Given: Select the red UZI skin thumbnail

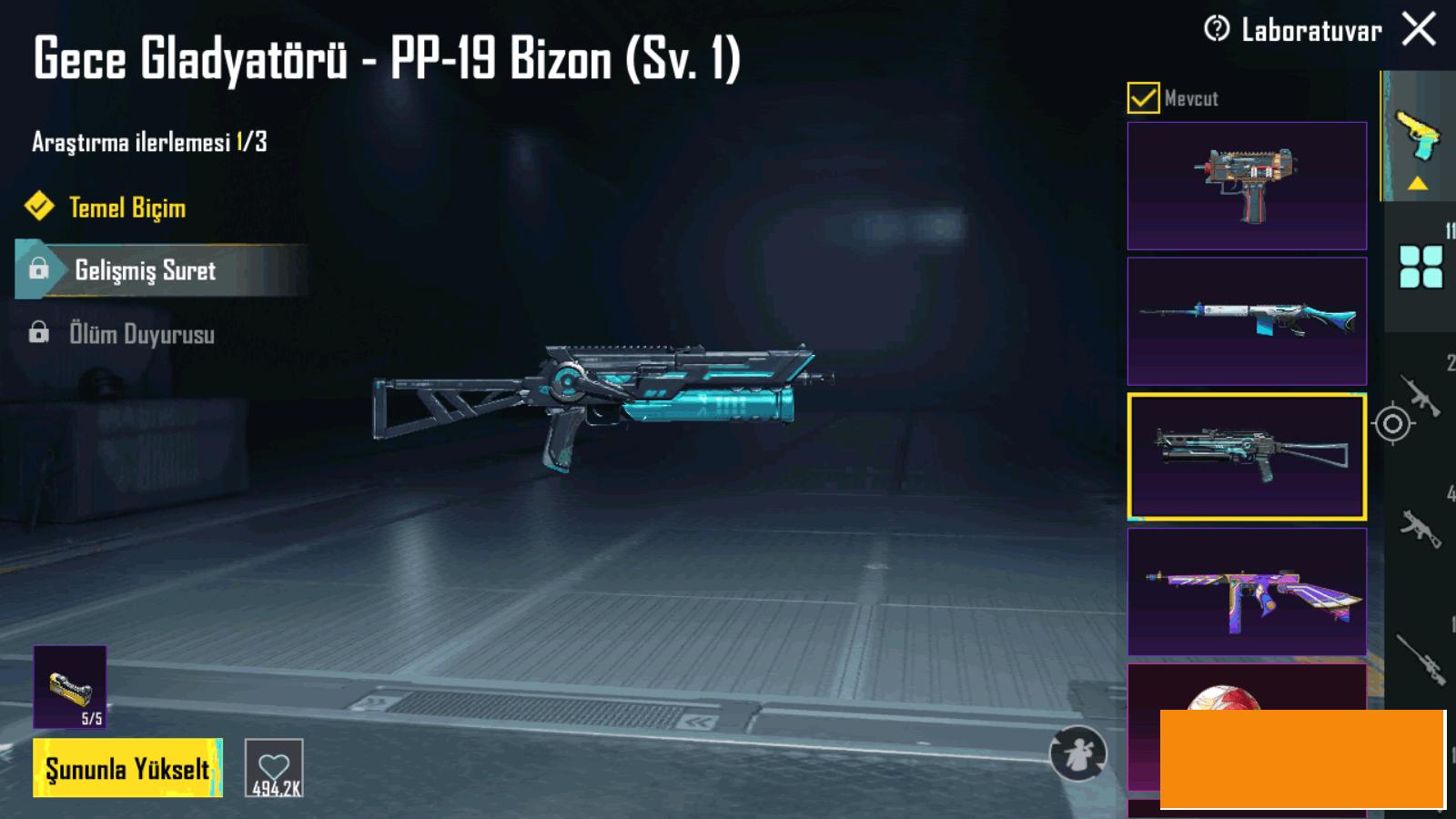Looking at the screenshot, I should 1247,186.
